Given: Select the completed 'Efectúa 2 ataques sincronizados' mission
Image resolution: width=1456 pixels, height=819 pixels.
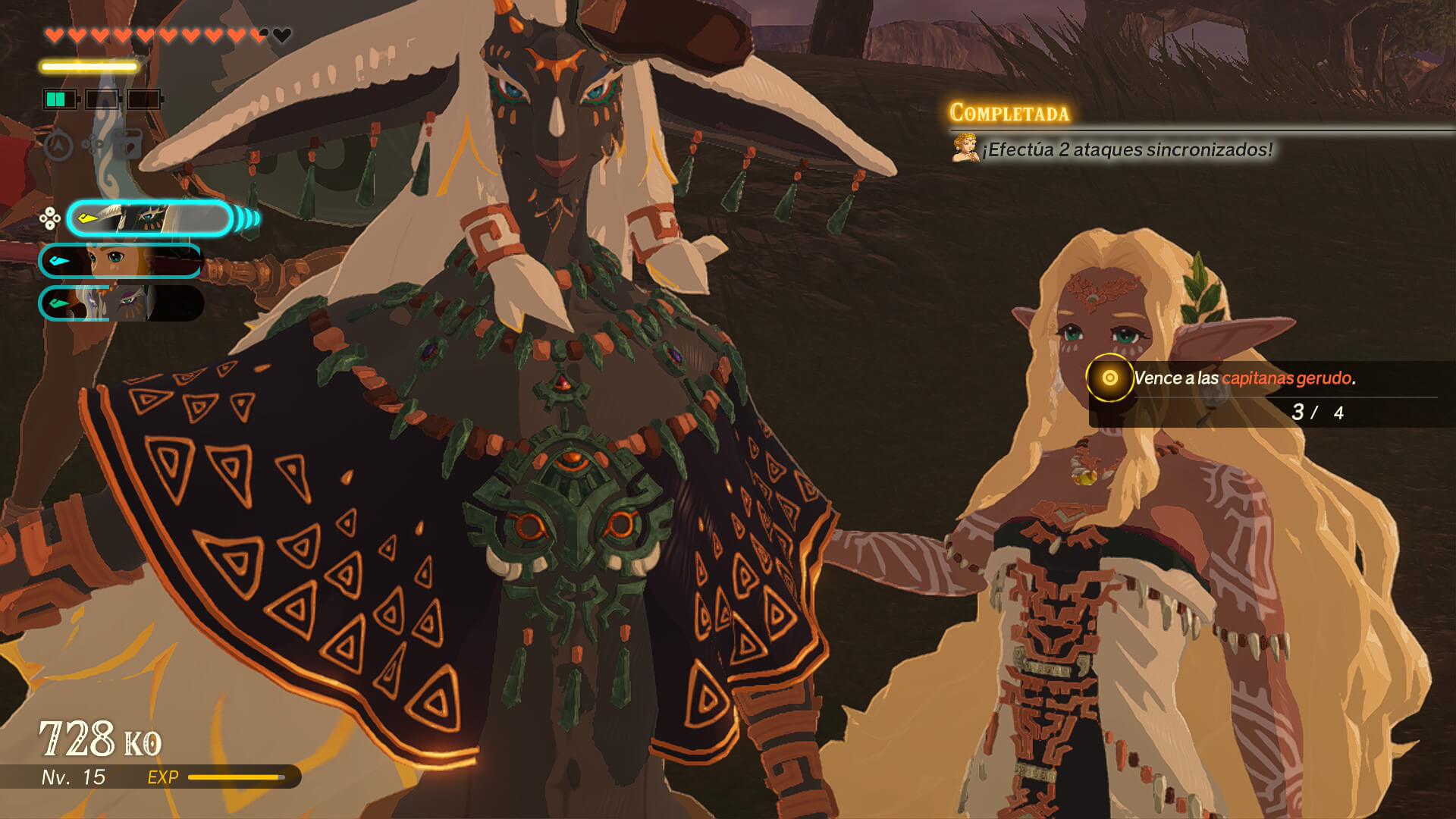Looking at the screenshot, I should point(1127,149).
